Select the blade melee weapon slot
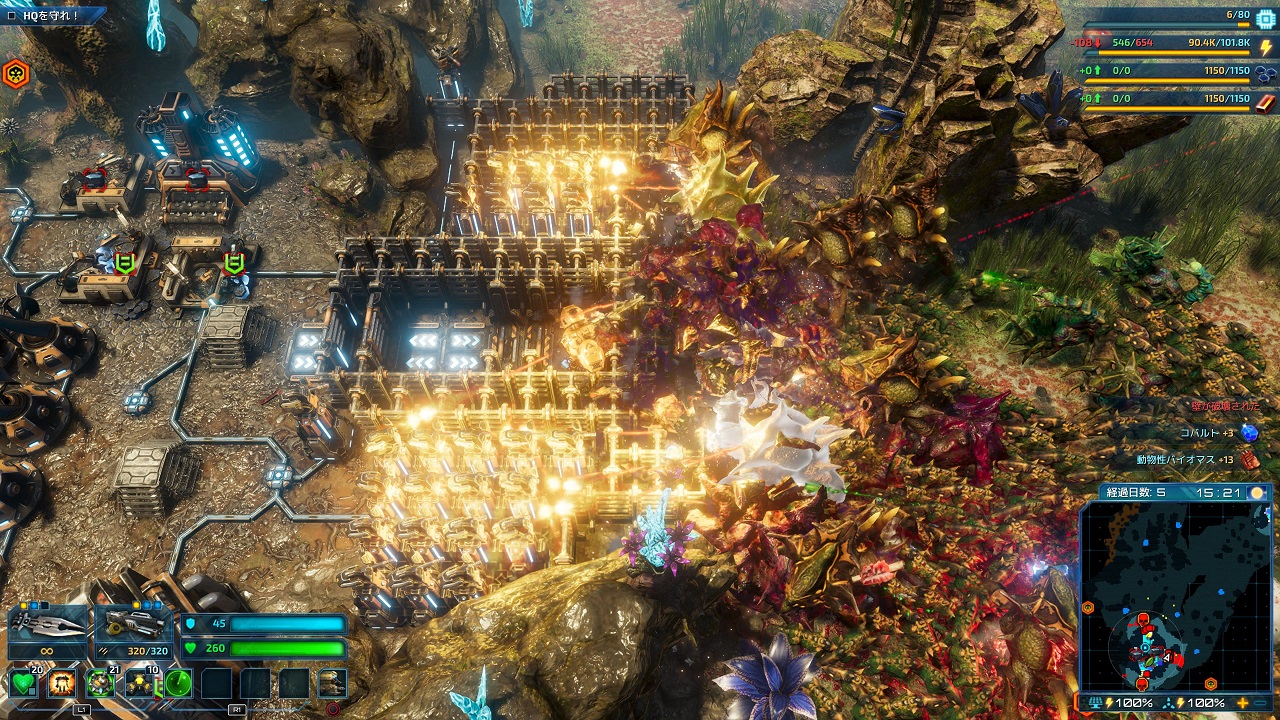 click(x=47, y=630)
